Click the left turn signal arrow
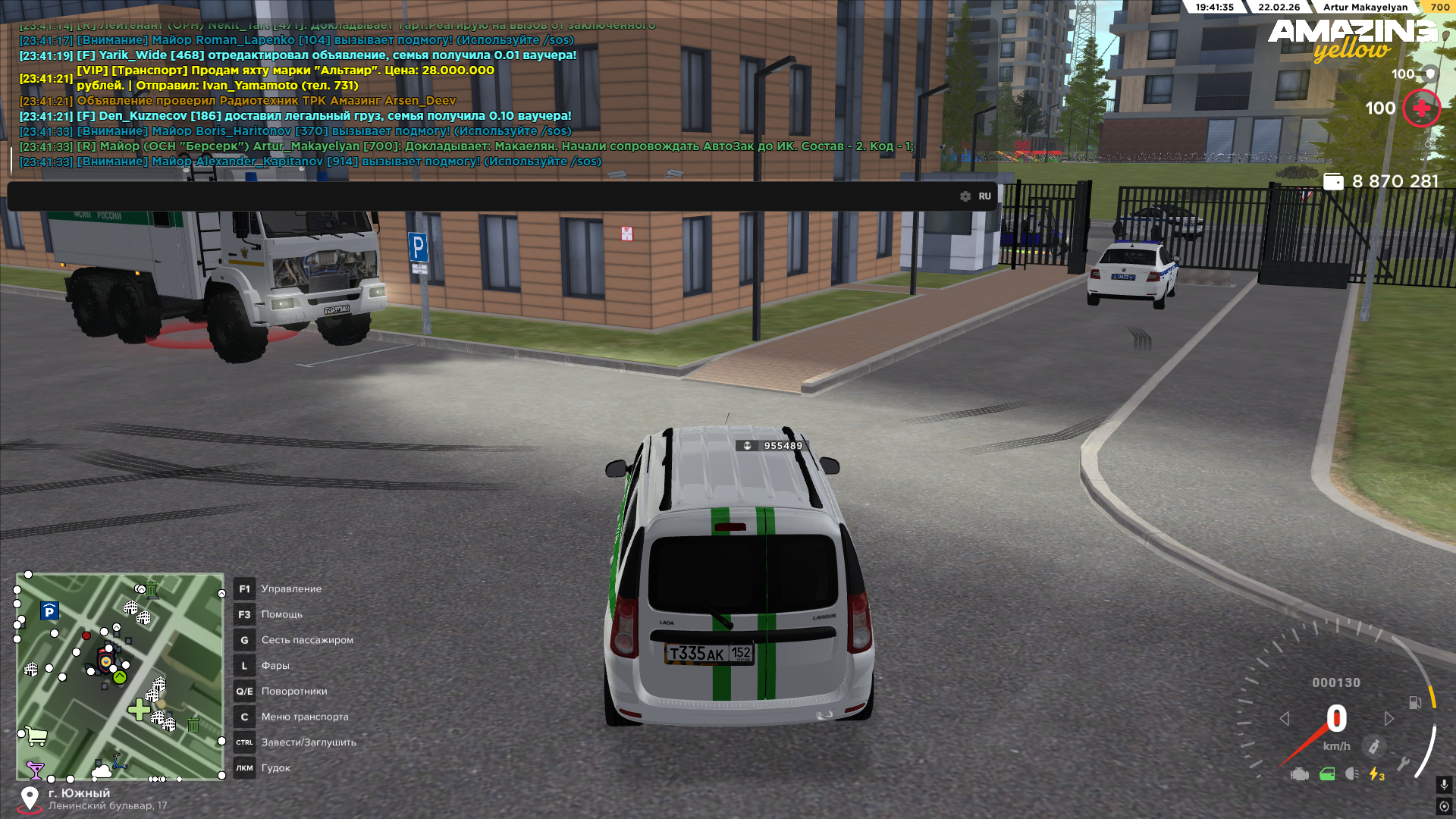1456x819 pixels. click(1285, 718)
